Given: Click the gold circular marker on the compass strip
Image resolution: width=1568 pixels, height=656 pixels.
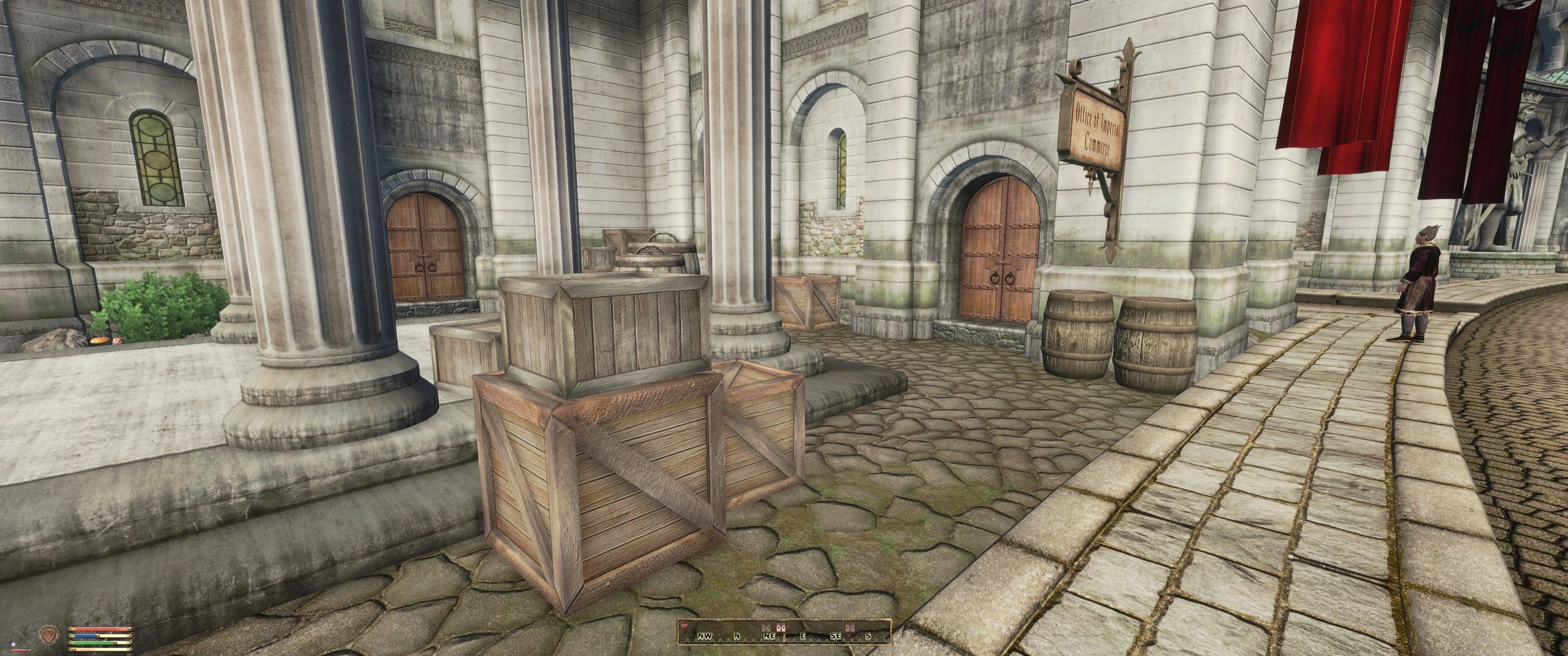Looking at the screenshot, I should pyautogui.click(x=729, y=627).
